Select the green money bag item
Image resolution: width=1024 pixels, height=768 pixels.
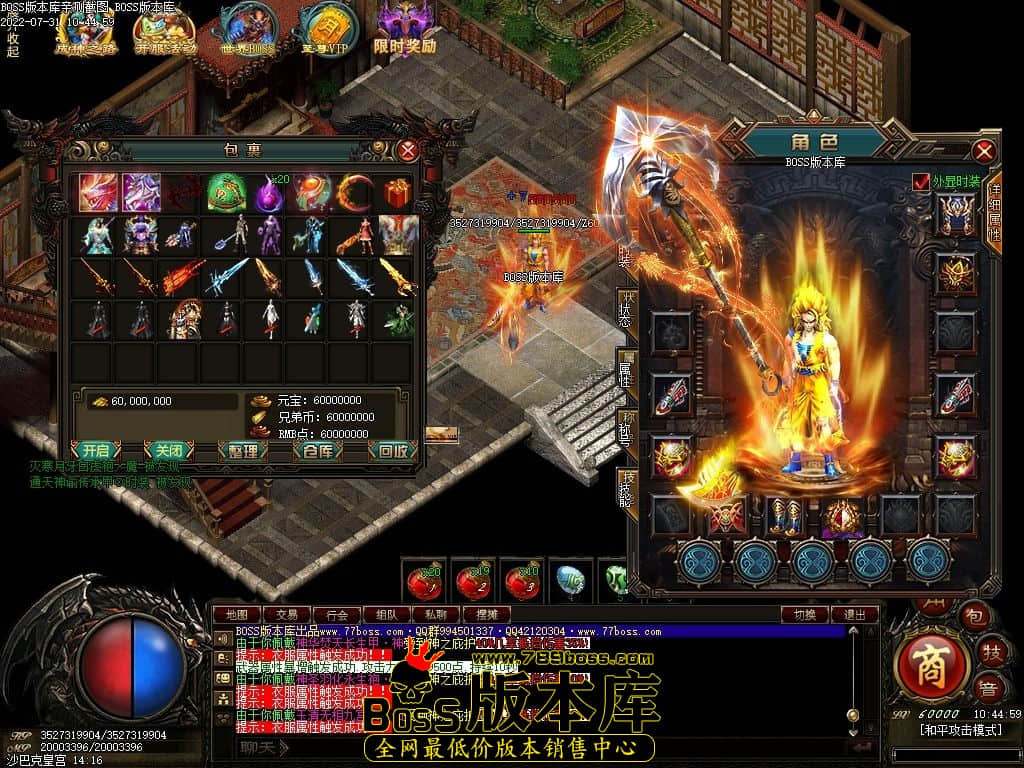(x=226, y=192)
